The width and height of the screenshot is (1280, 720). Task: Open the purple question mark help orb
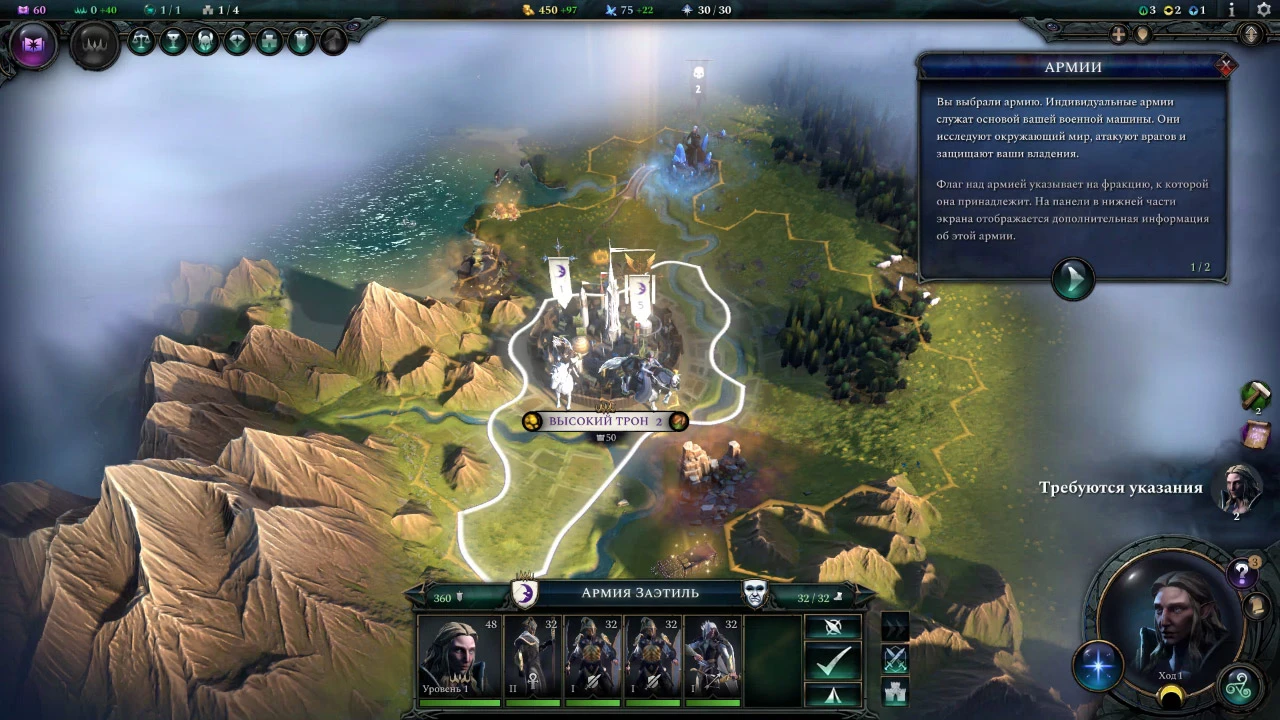click(x=1242, y=573)
